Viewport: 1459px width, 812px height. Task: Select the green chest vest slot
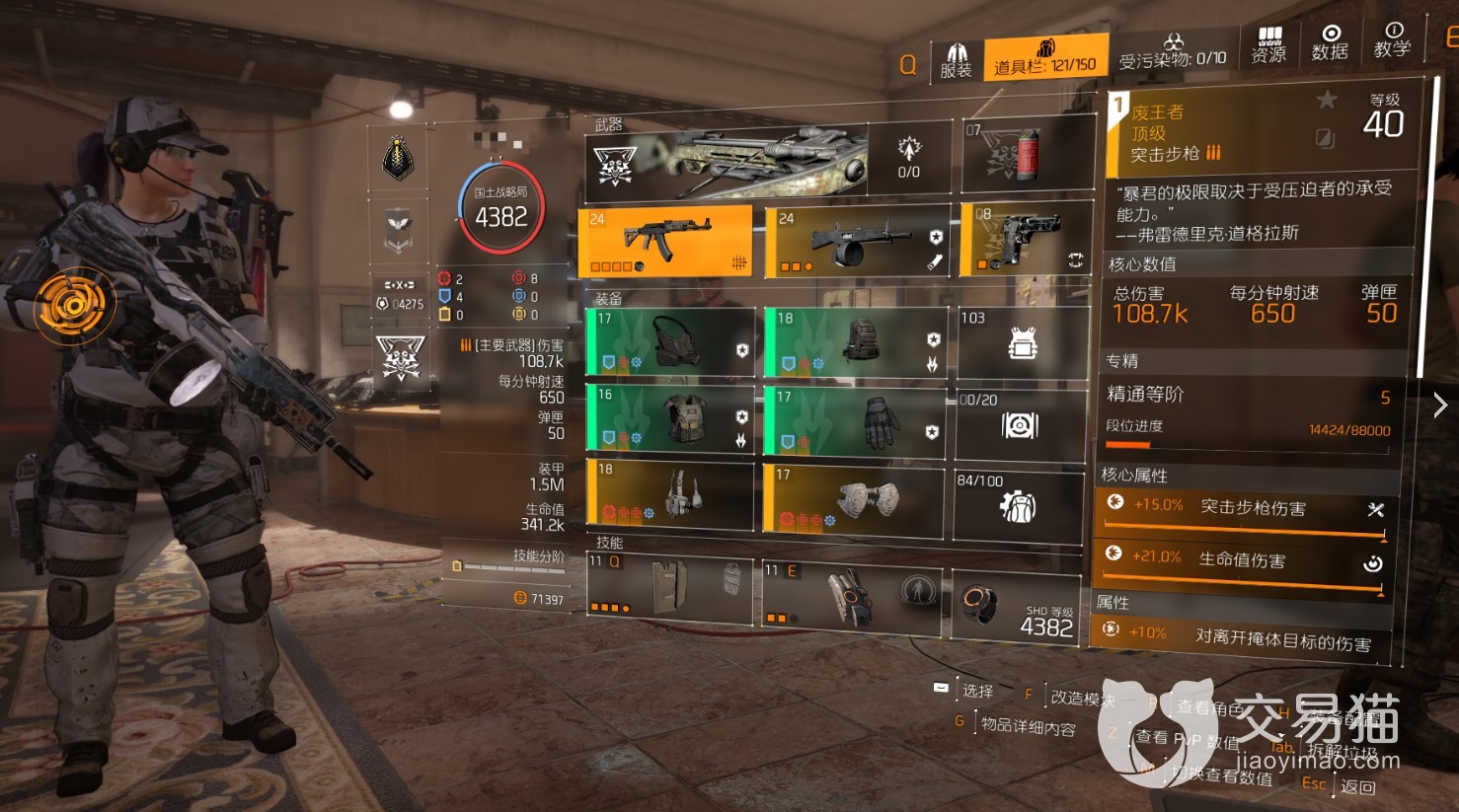[x=670, y=419]
